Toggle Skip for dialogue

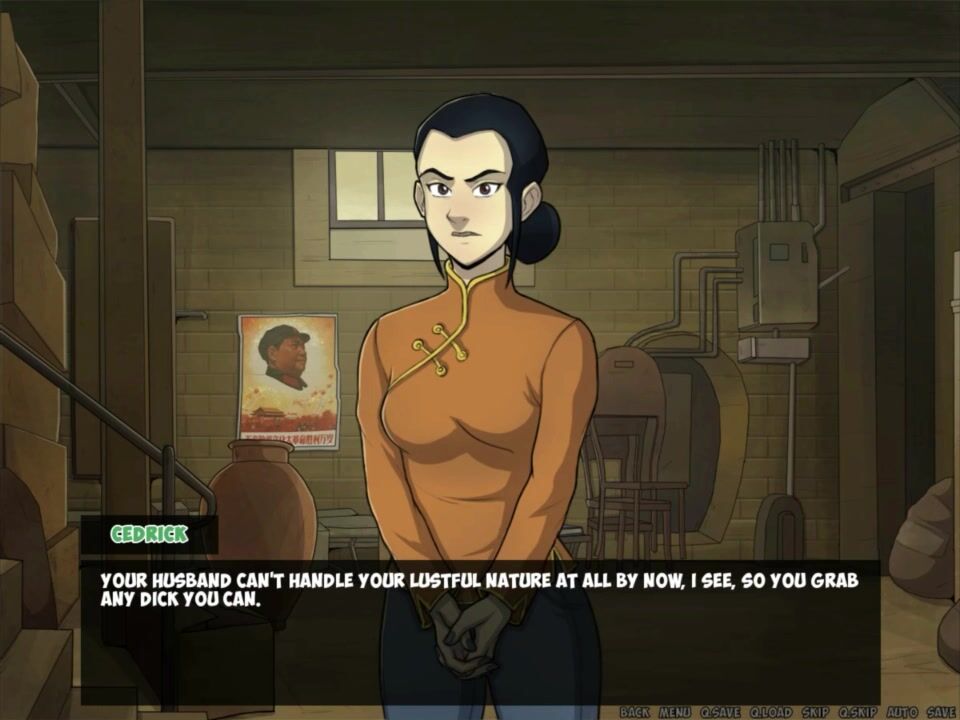[815, 712]
